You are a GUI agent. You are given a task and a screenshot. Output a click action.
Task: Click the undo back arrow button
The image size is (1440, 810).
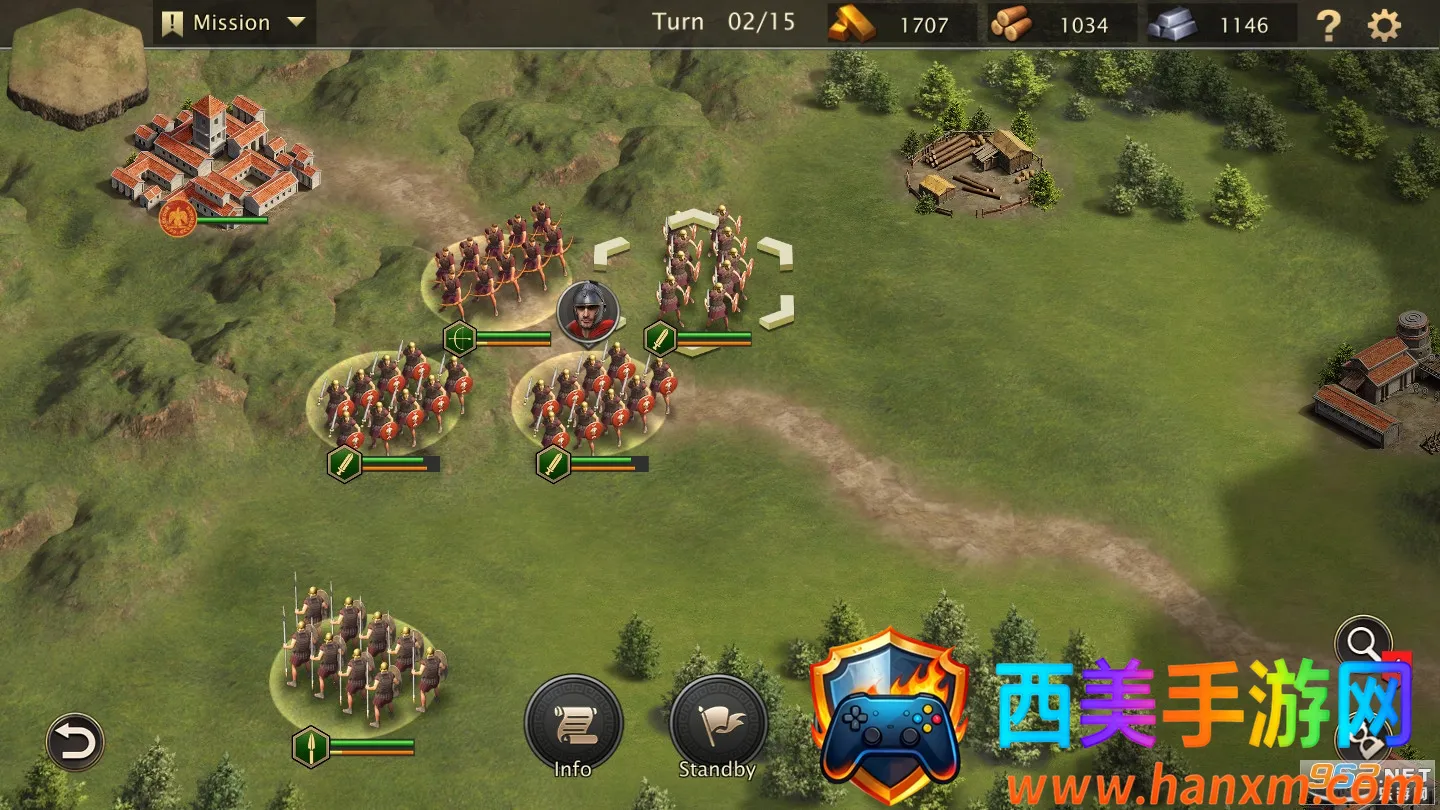pyautogui.click(x=75, y=742)
